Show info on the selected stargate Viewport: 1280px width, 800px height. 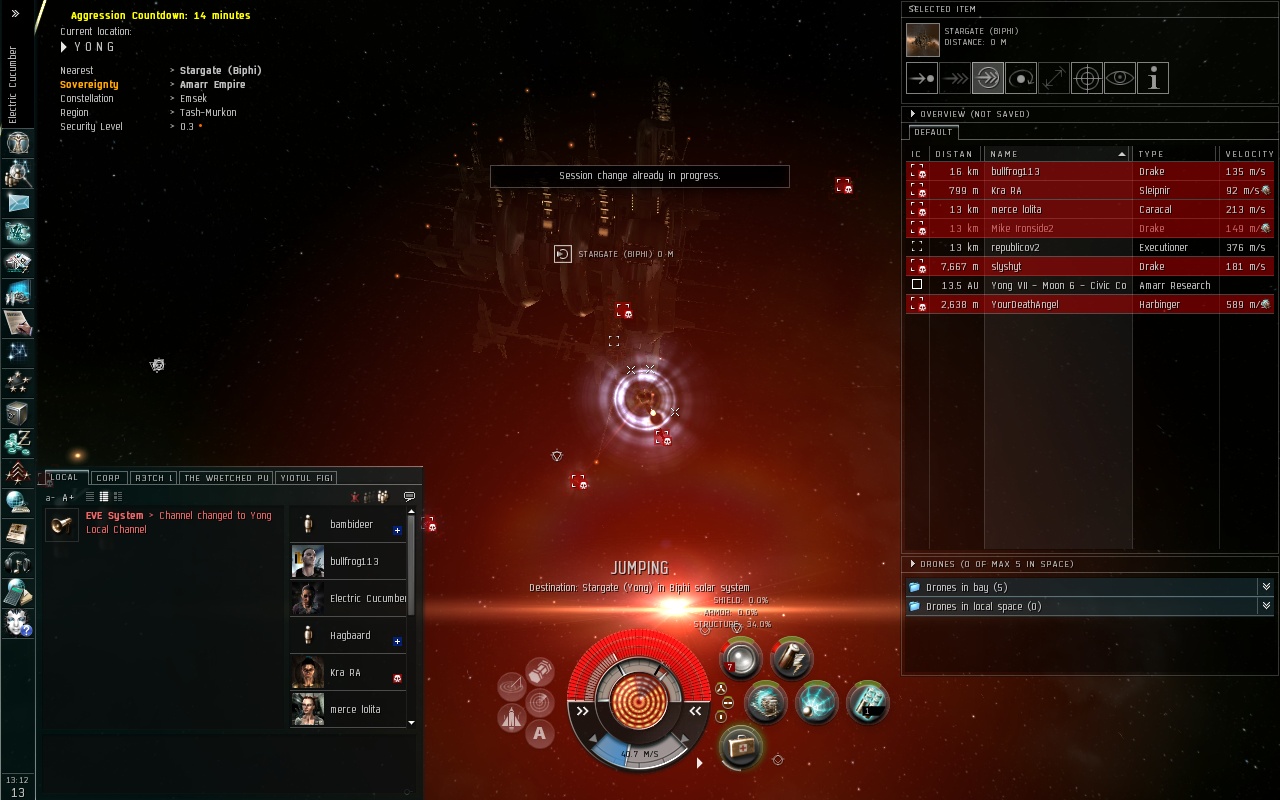1153,78
